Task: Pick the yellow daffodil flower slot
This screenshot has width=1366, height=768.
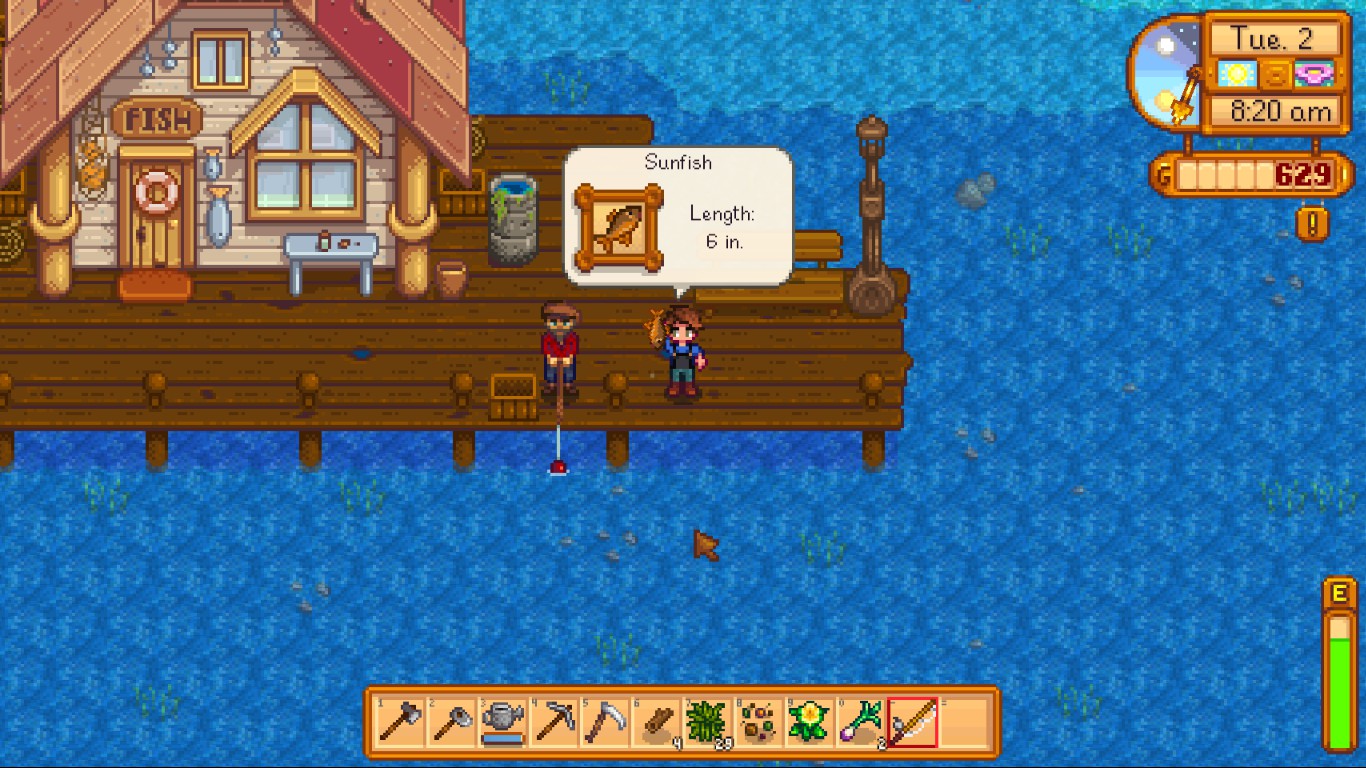Action: point(810,722)
